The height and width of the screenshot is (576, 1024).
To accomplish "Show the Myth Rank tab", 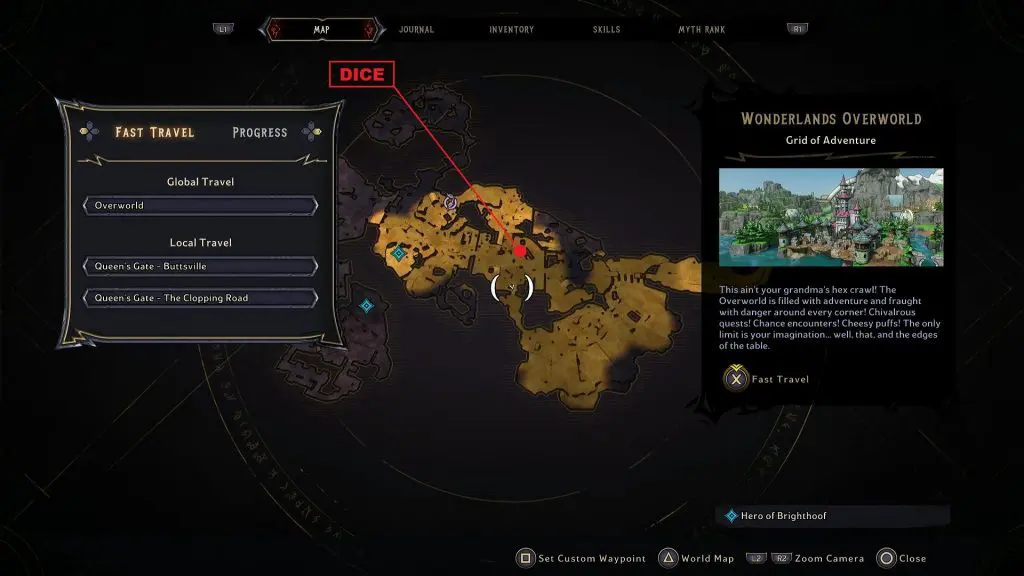I will 701,30.
